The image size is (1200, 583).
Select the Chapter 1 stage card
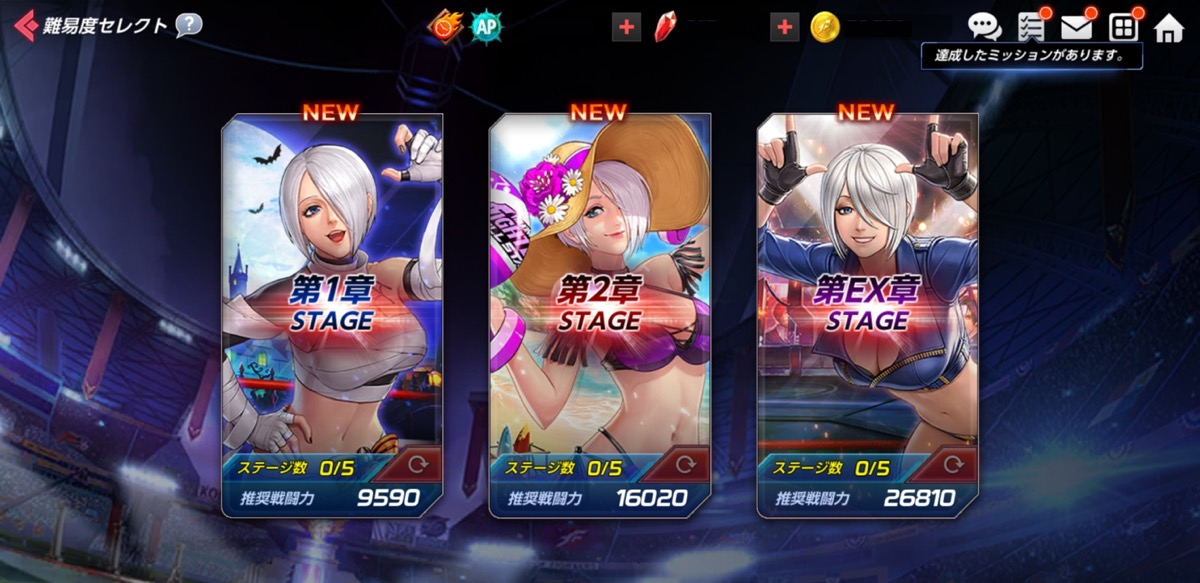332,290
